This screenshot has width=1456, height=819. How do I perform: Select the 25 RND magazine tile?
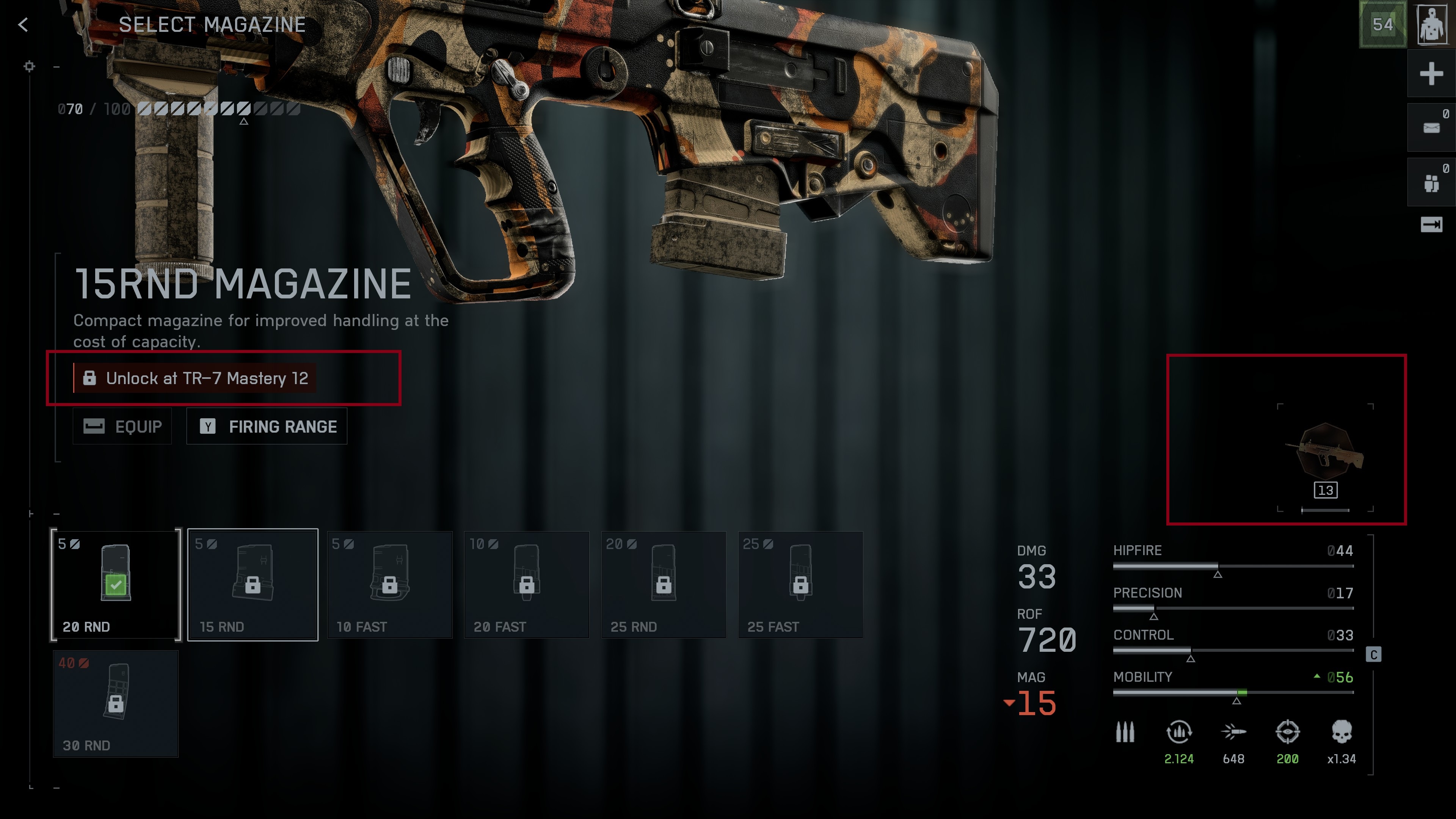coord(664,584)
